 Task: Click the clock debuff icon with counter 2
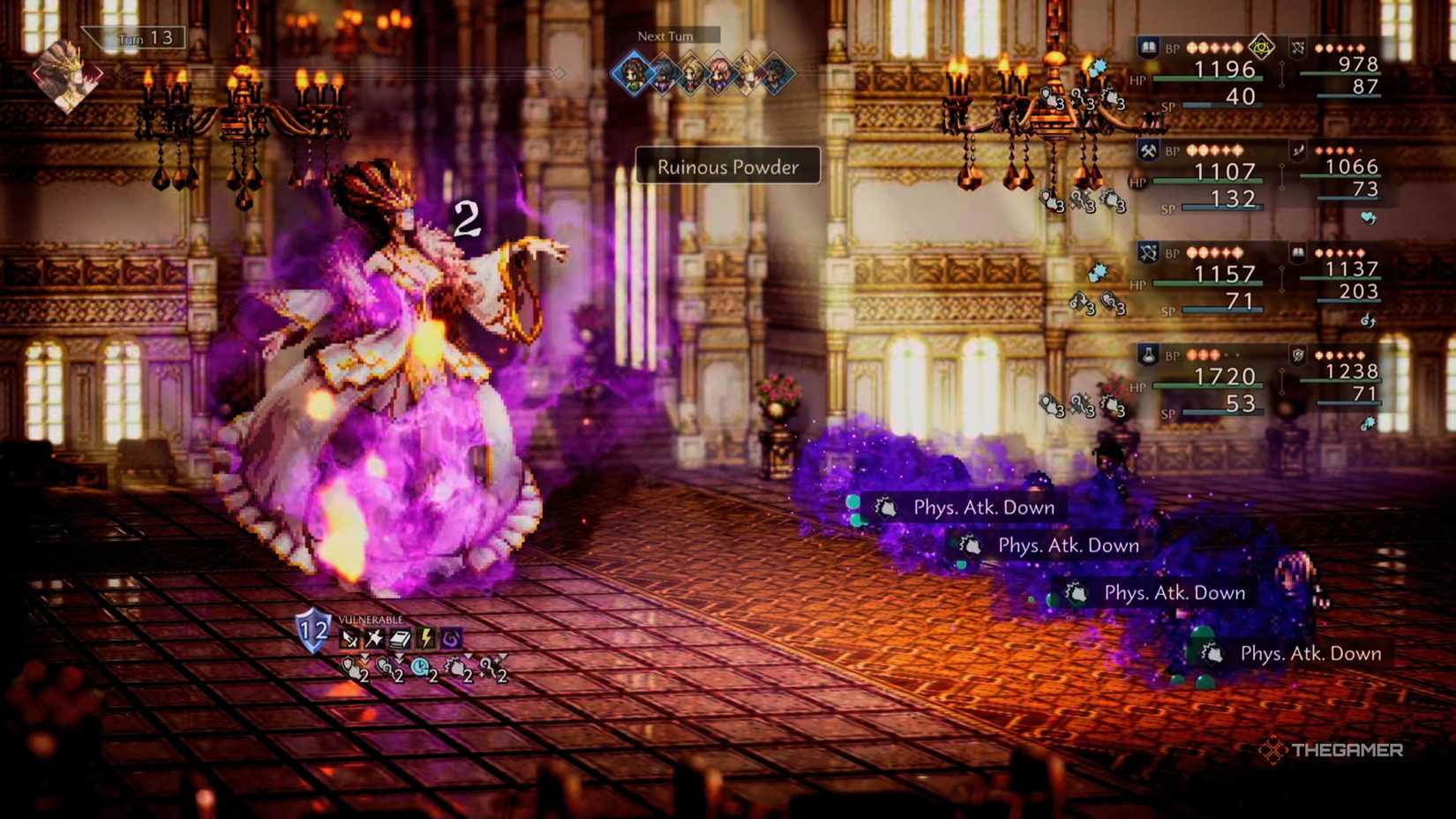pos(421,667)
